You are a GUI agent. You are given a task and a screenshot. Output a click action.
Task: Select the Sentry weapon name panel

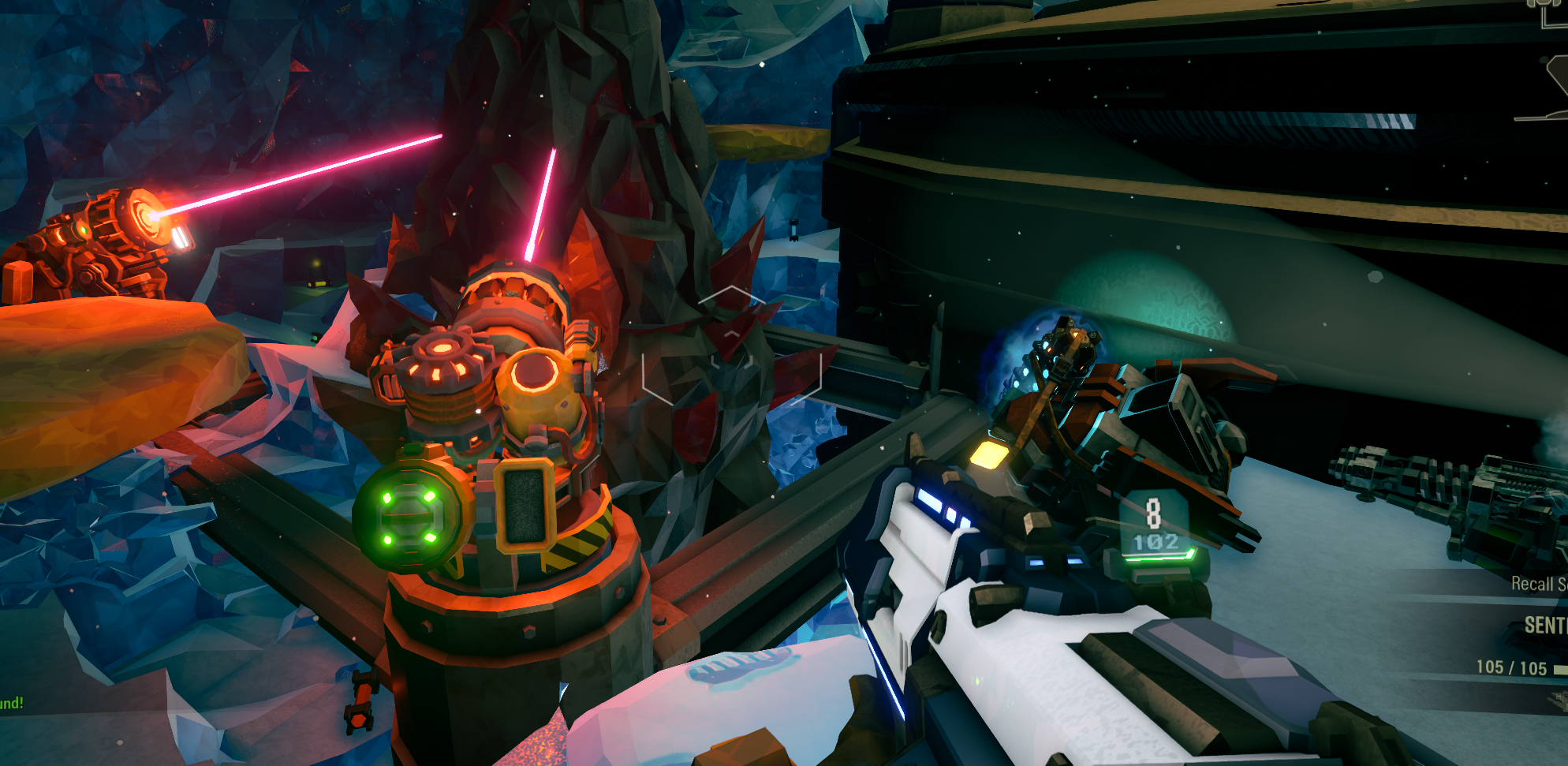click(1544, 626)
